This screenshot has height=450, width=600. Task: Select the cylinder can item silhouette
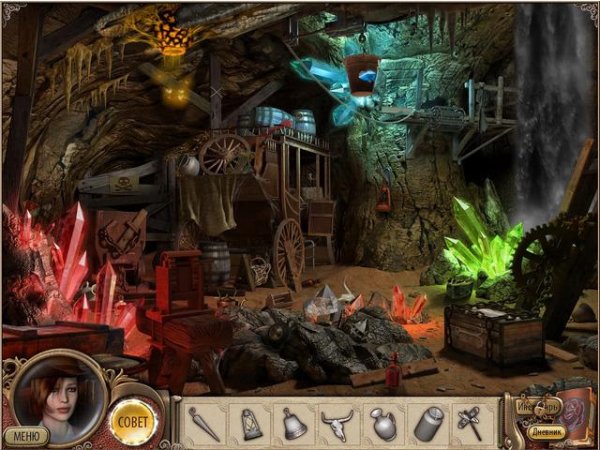(428, 423)
